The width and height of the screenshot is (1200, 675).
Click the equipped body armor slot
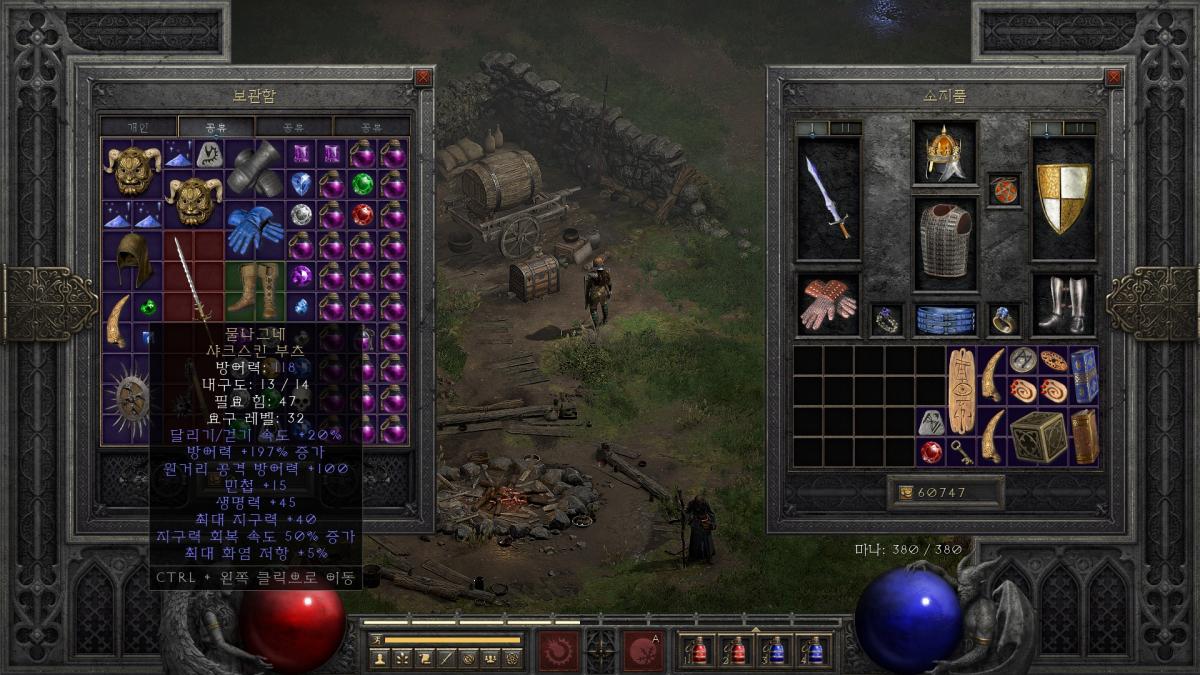pos(944,242)
